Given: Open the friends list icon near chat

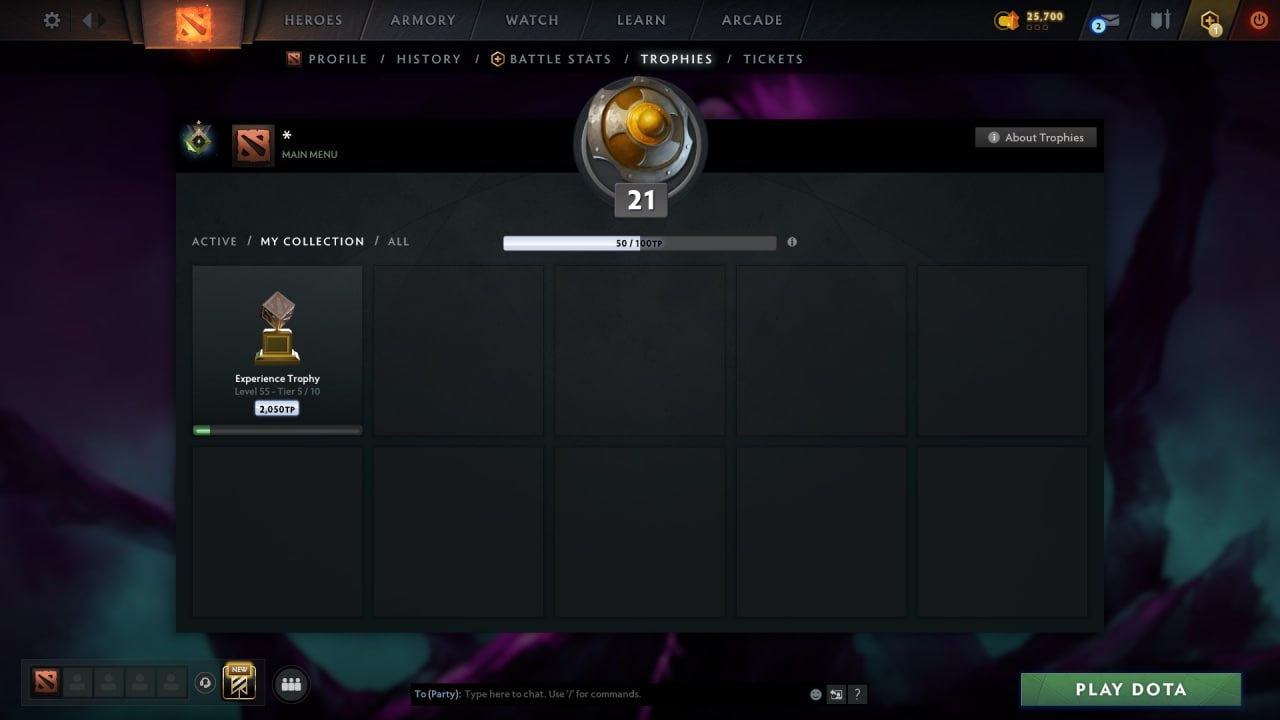Looking at the screenshot, I should coord(291,684).
